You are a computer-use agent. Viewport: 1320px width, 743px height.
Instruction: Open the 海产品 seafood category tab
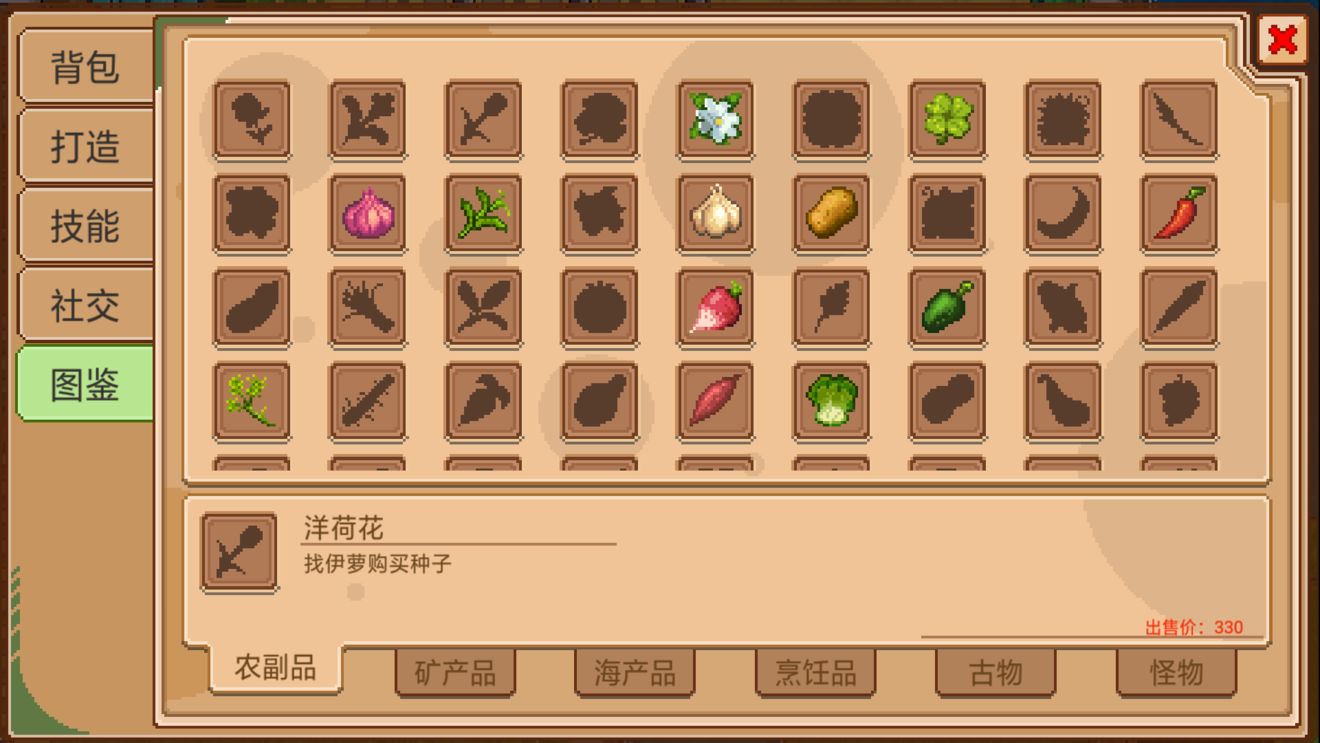pyautogui.click(x=635, y=674)
